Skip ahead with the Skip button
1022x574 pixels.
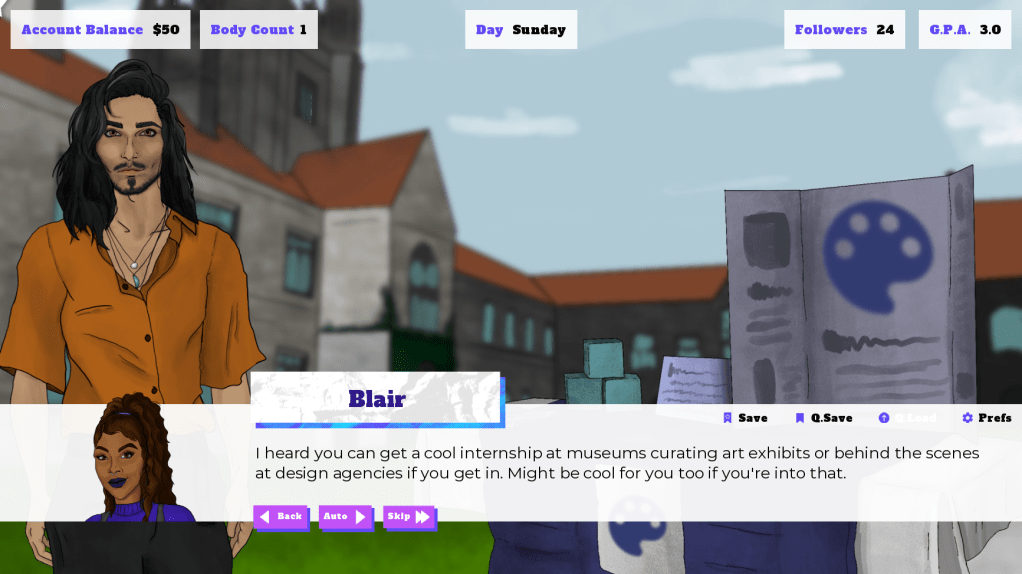(x=410, y=517)
